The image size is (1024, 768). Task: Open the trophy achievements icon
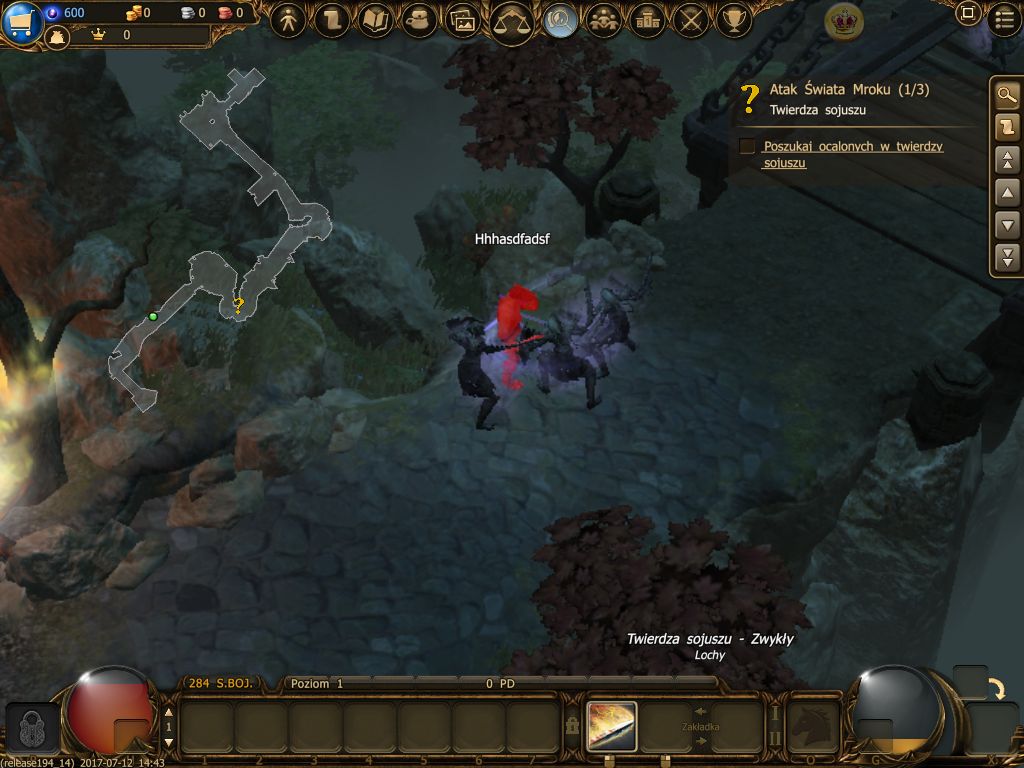[736, 19]
